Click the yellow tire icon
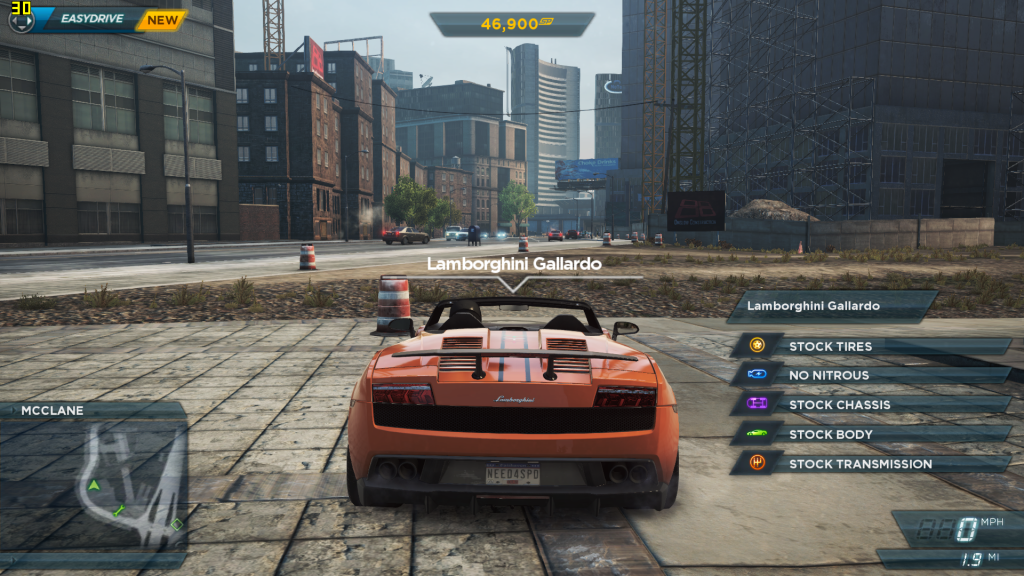Image resolution: width=1024 pixels, height=576 pixels. [x=757, y=346]
